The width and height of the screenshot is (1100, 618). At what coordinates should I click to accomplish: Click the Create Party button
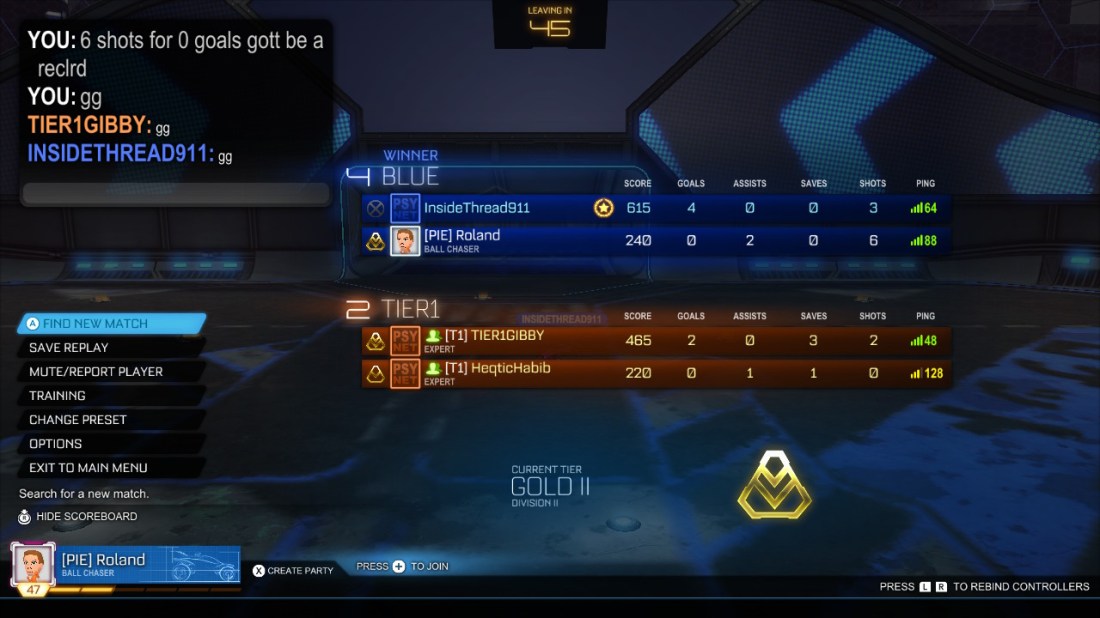tap(293, 570)
